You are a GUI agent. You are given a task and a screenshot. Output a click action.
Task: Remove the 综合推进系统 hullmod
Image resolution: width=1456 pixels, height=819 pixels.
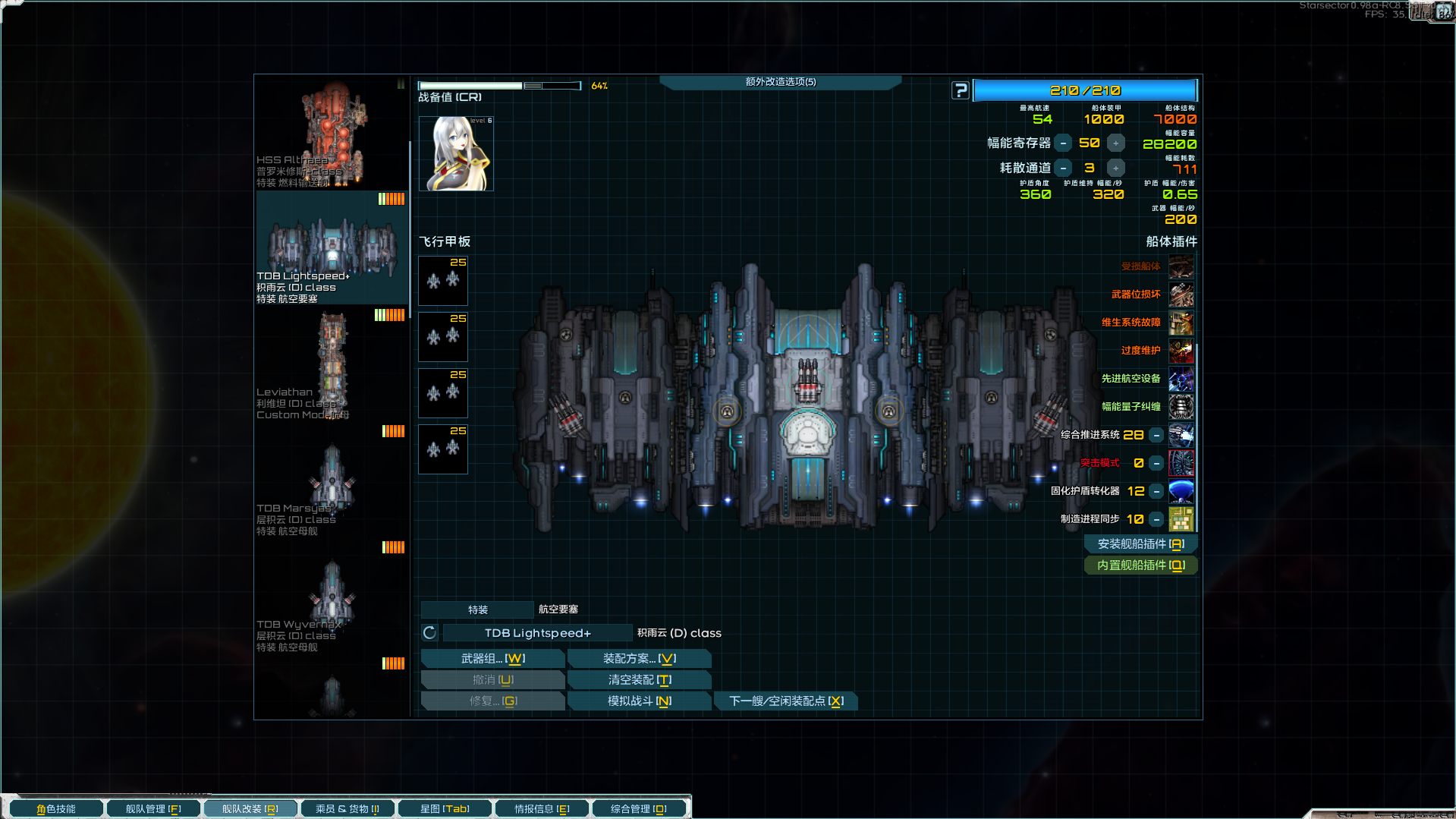[1156, 435]
